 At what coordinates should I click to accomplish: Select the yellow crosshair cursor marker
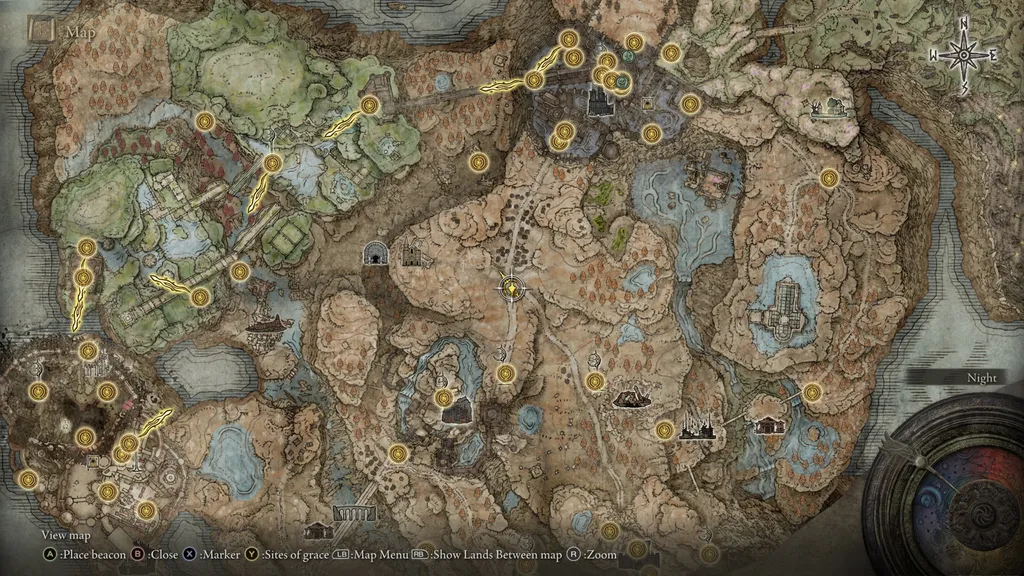point(512,287)
